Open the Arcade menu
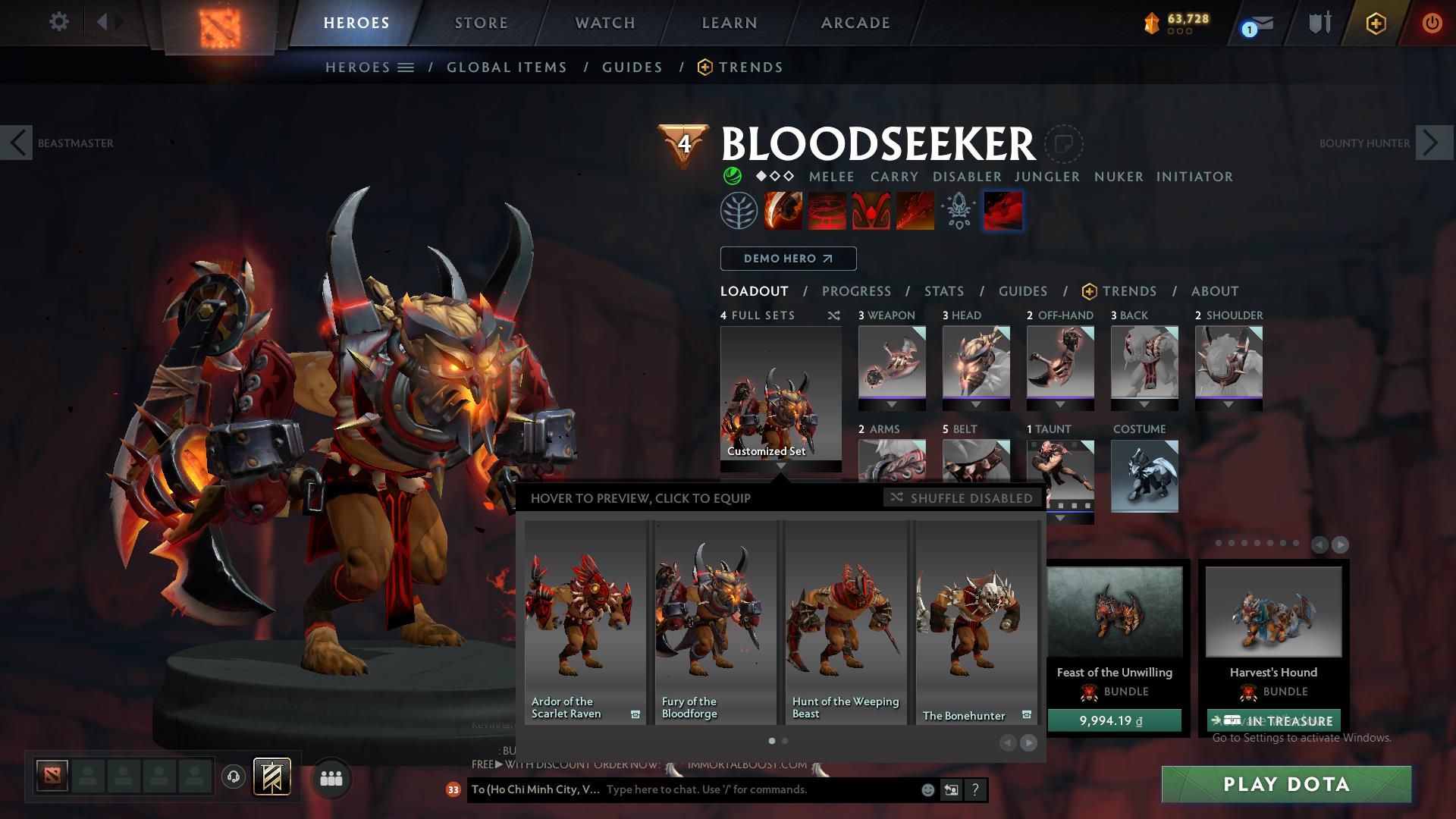Image resolution: width=1456 pixels, height=819 pixels. pos(855,22)
